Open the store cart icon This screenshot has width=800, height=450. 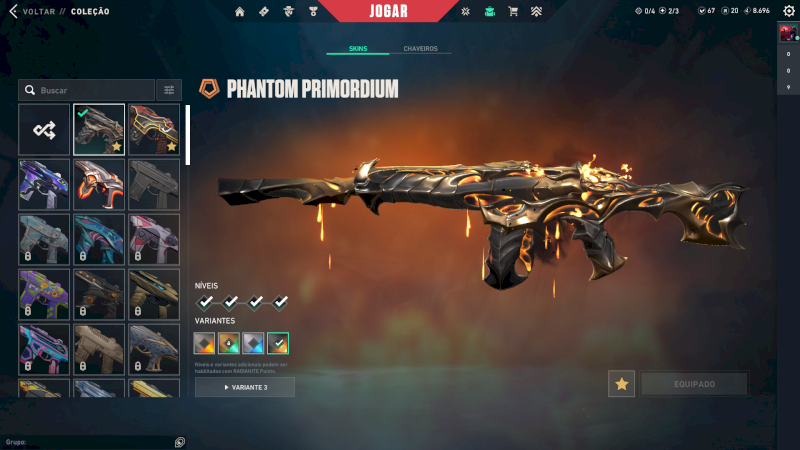[x=513, y=12]
